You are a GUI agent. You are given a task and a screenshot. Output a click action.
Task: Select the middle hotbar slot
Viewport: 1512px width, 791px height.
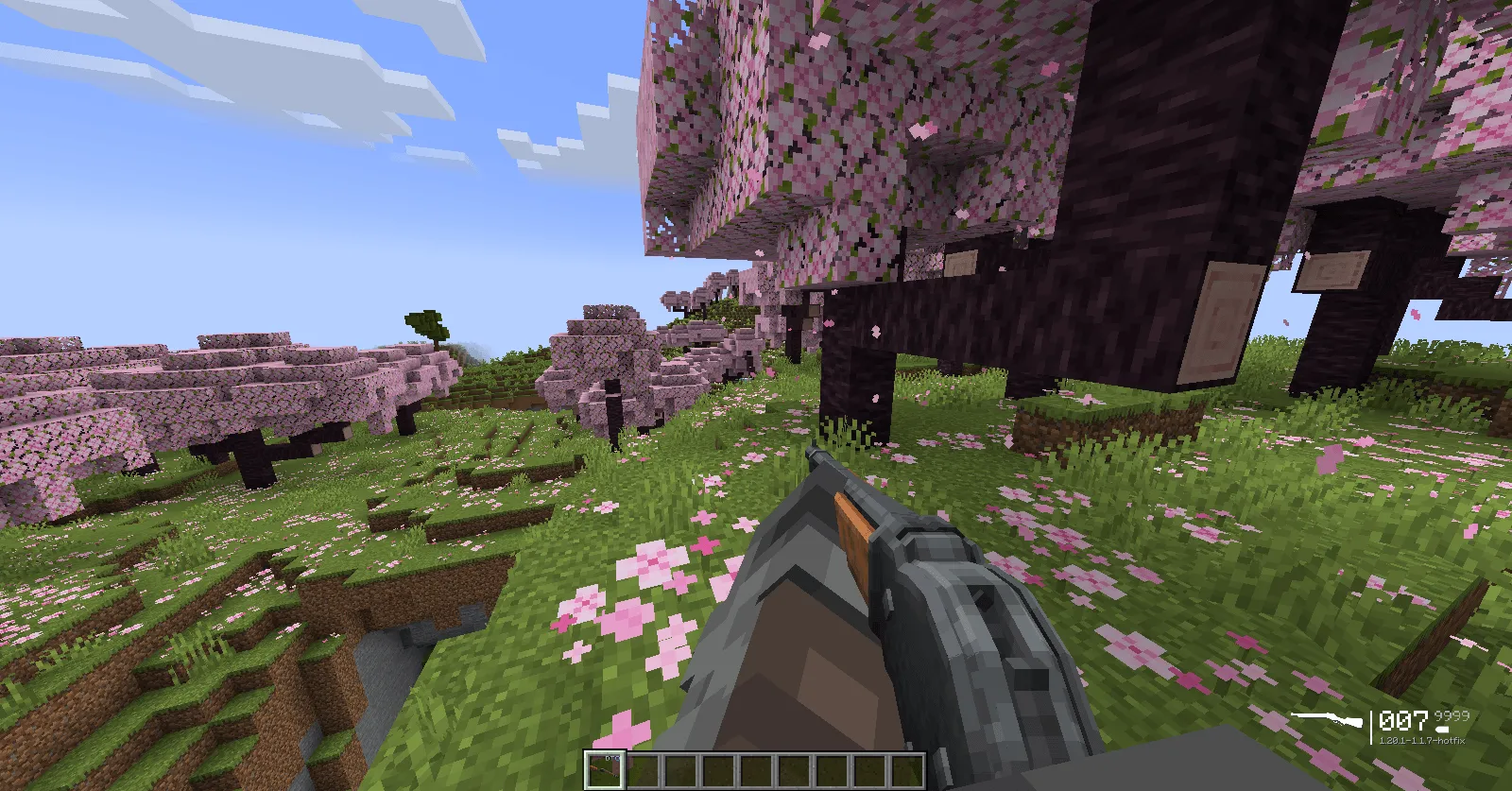(x=756, y=770)
